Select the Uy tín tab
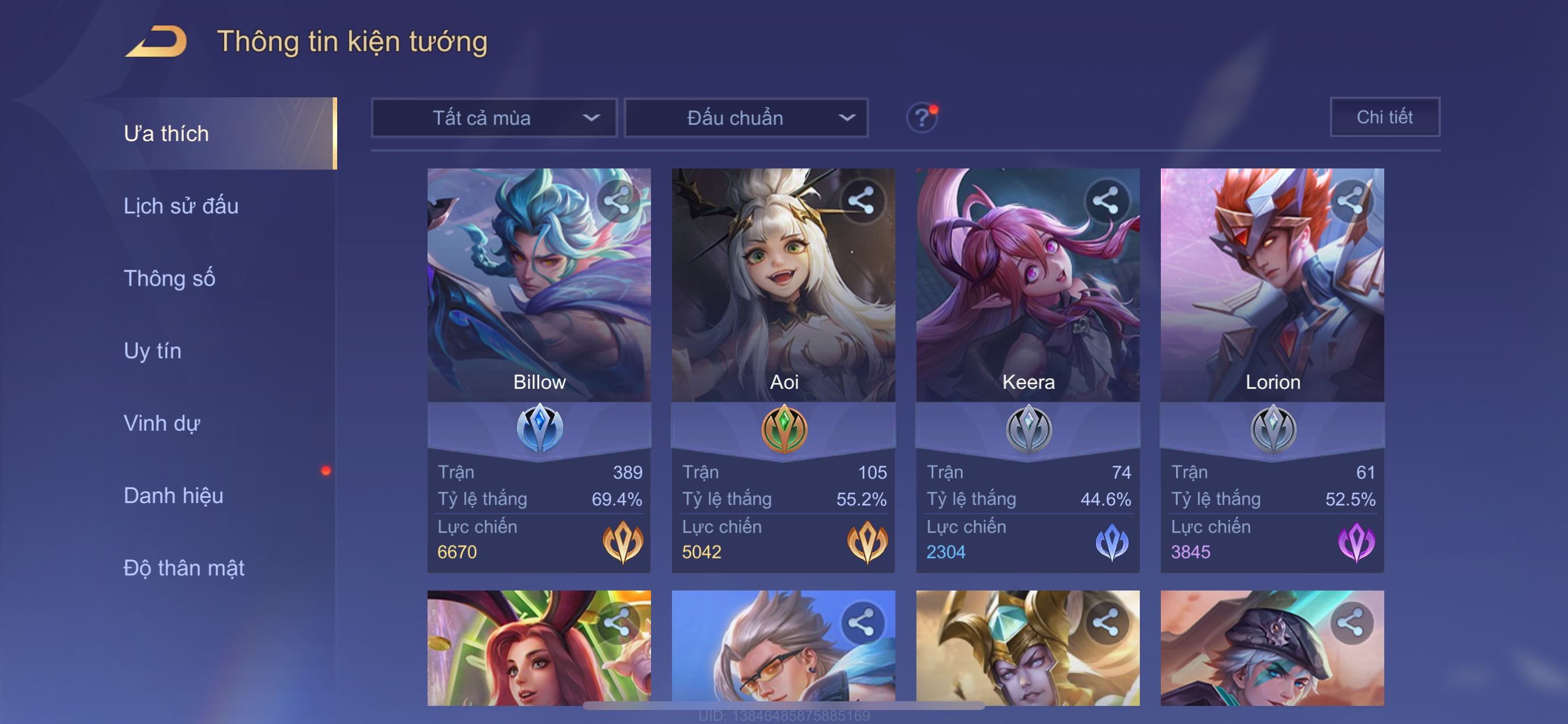This screenshot has width=1568, height=724. (x=152, y=350)
